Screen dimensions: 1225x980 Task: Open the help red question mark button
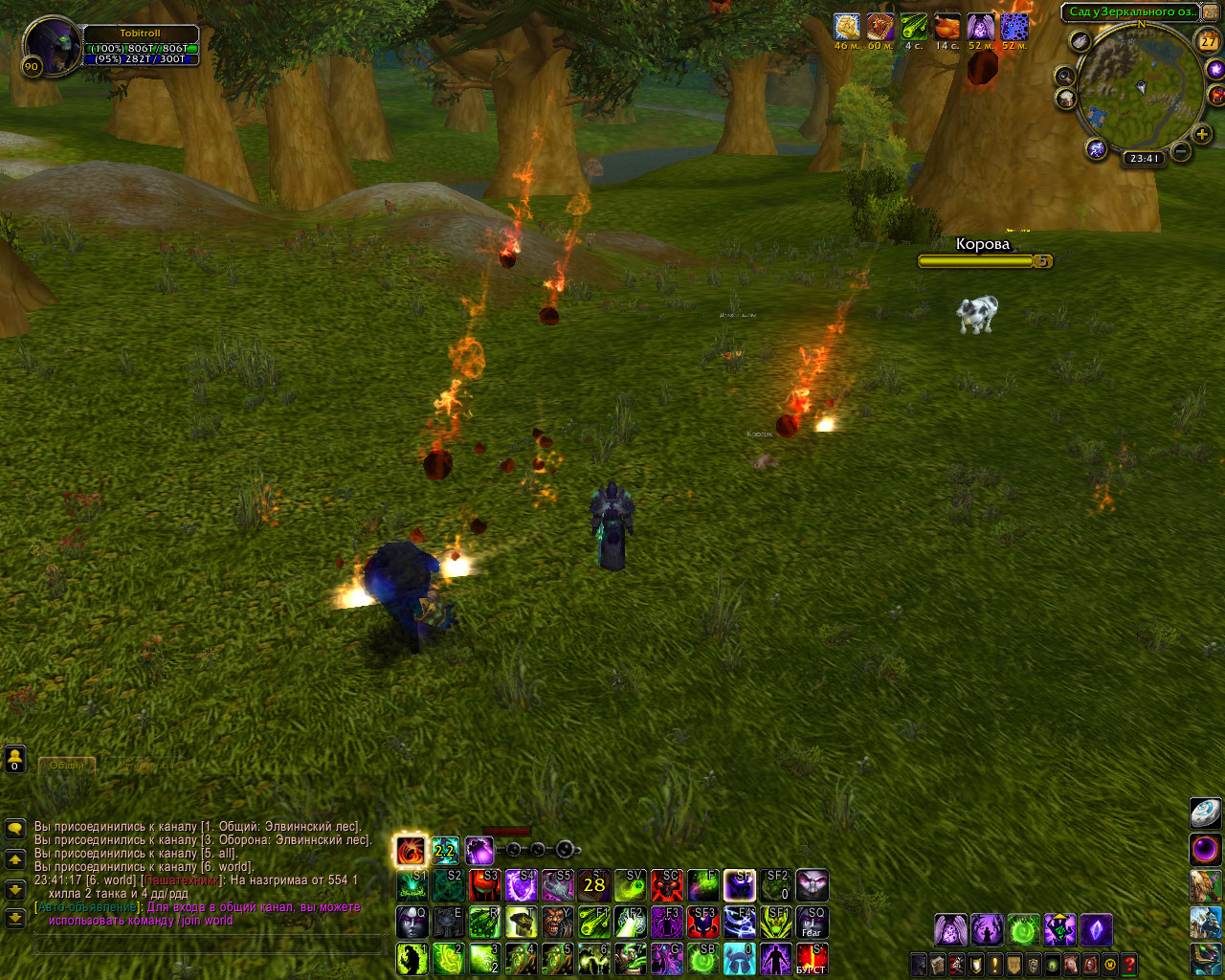(x=1129, y=964)
